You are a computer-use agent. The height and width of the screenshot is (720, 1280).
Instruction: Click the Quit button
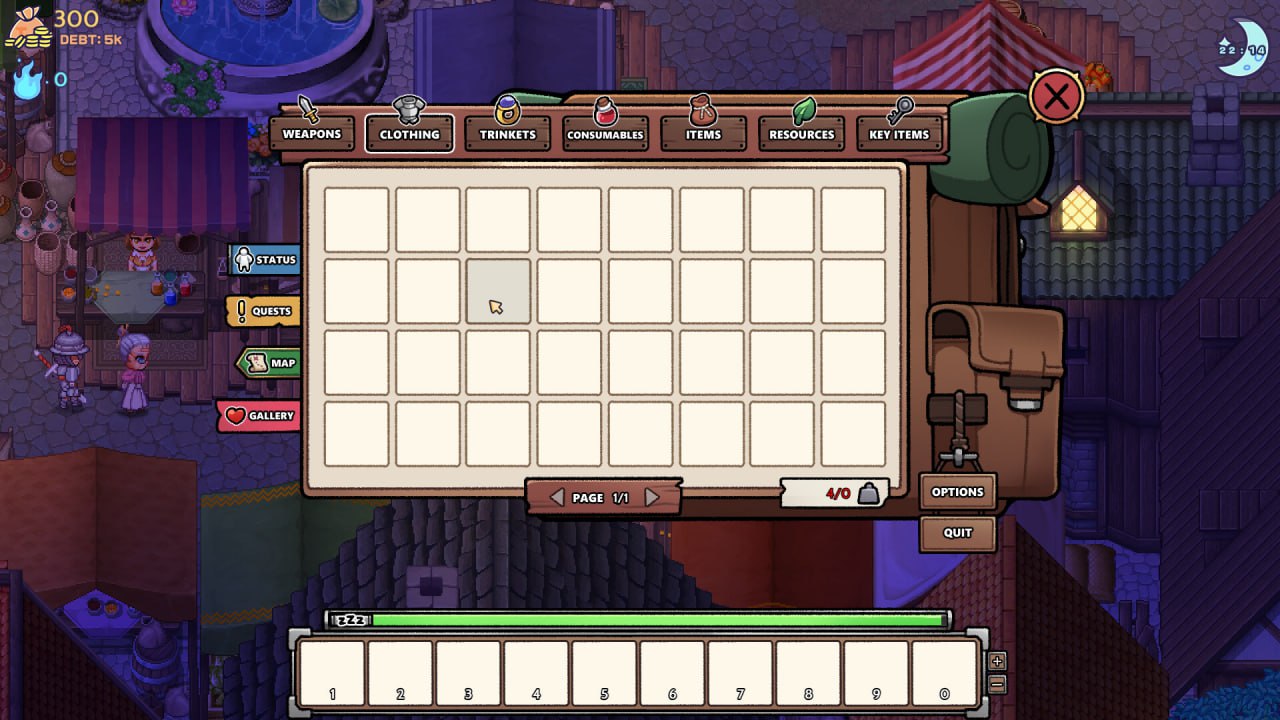coord(956,534)
